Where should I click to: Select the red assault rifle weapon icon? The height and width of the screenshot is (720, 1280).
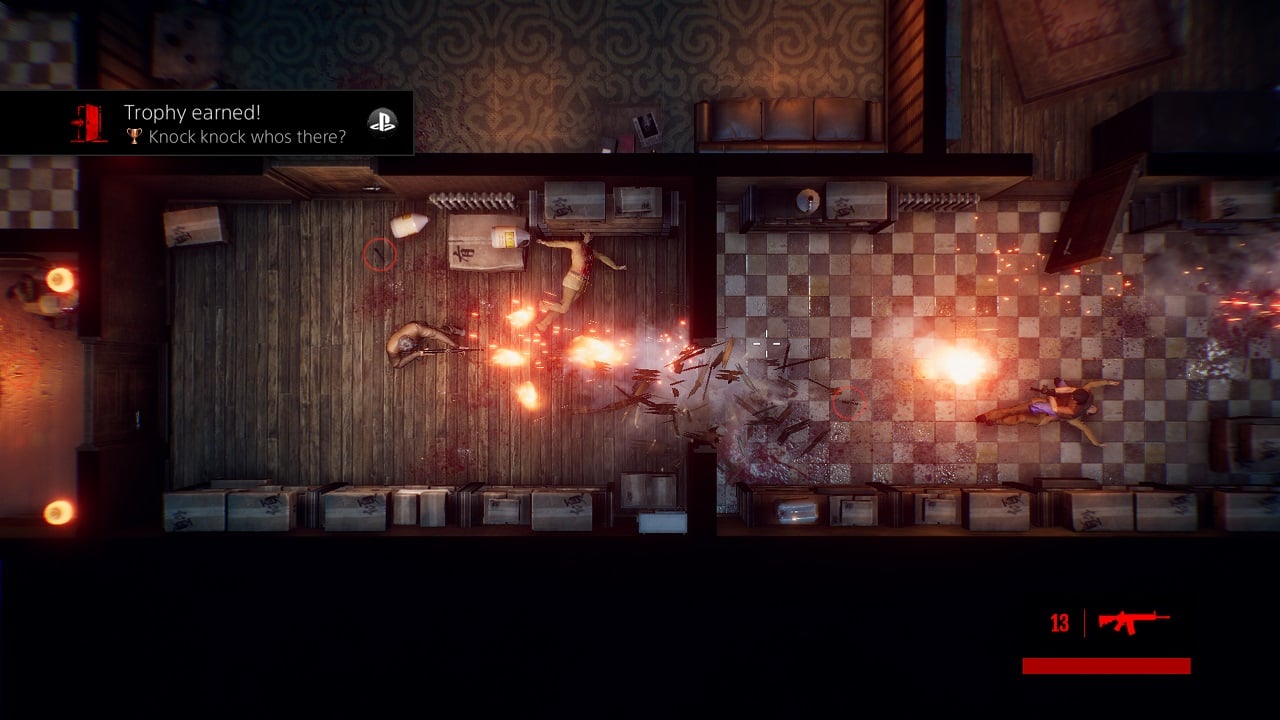click(1133, 622)
